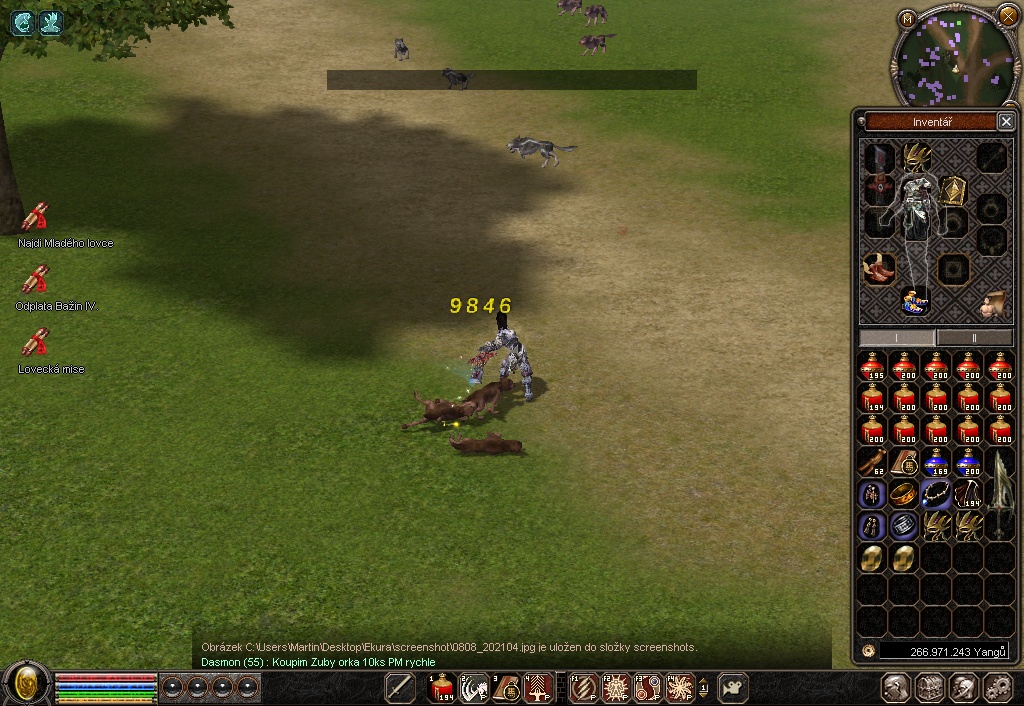Click the circular minimap

pos(955,56)
